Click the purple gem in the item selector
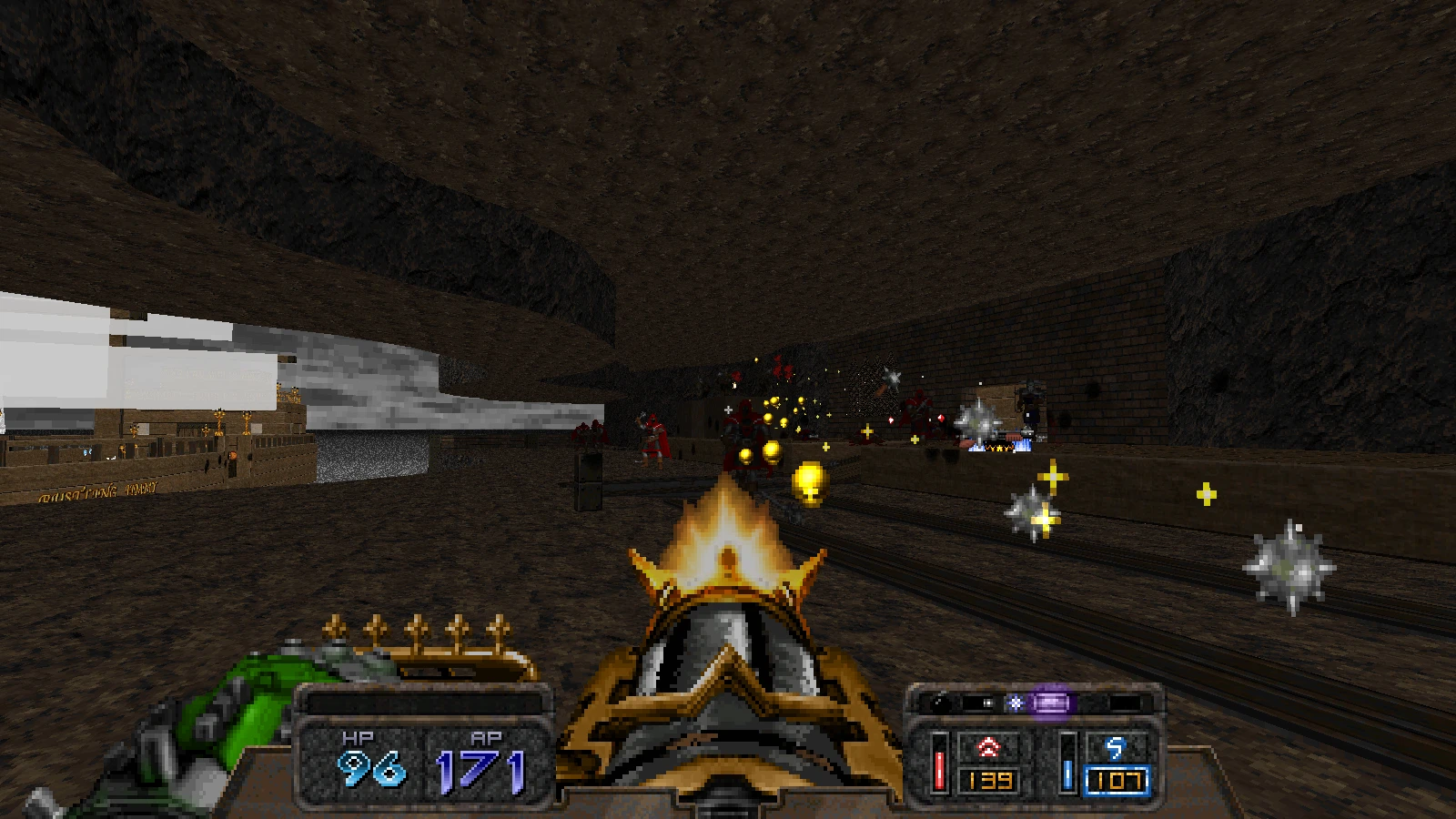This screenshot has width=1456, height=819. pos(1052,703)
